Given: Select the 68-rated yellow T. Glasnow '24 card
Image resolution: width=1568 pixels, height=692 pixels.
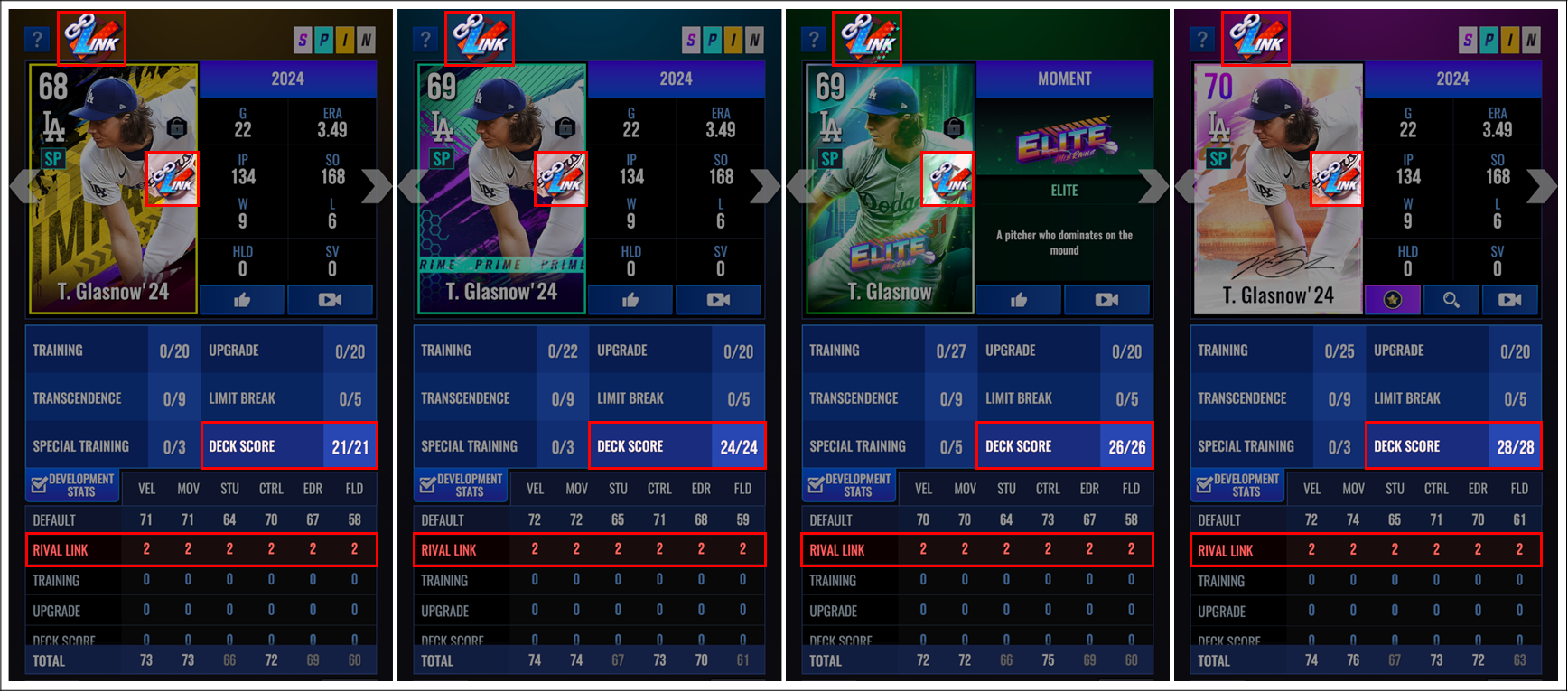Looking at the screenshot, I should click(x=113, y=189).
